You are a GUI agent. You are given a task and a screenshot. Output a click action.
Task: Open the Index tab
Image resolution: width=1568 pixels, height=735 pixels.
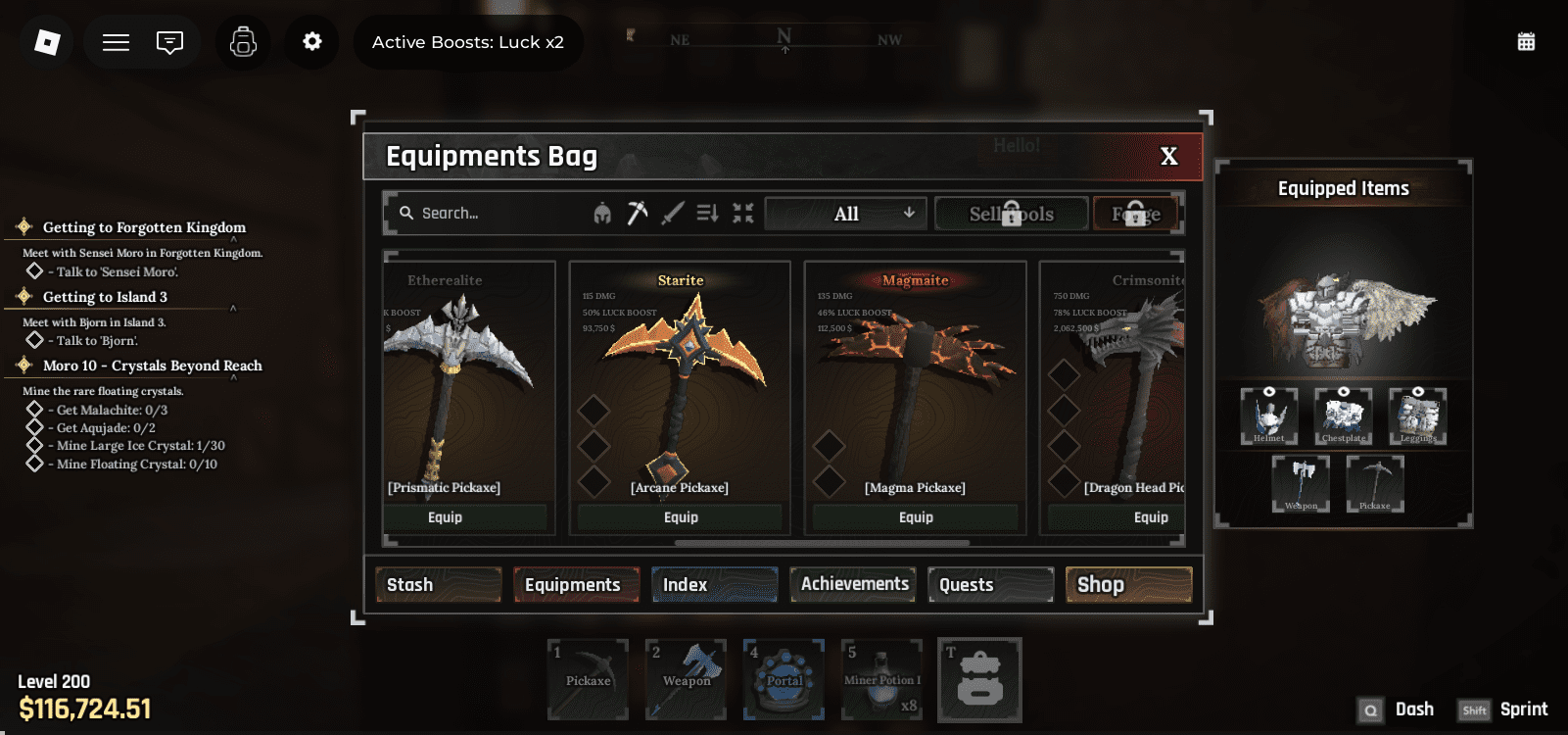[x=714, y=585]
